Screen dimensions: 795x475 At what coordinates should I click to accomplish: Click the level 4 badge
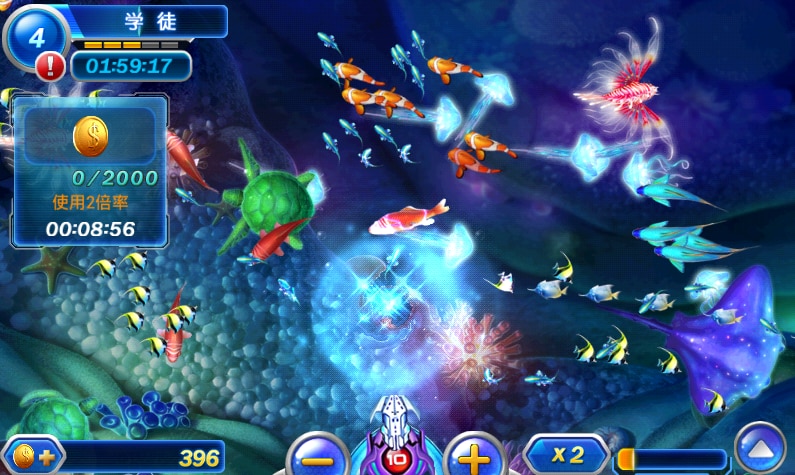(x=36, y=37)
